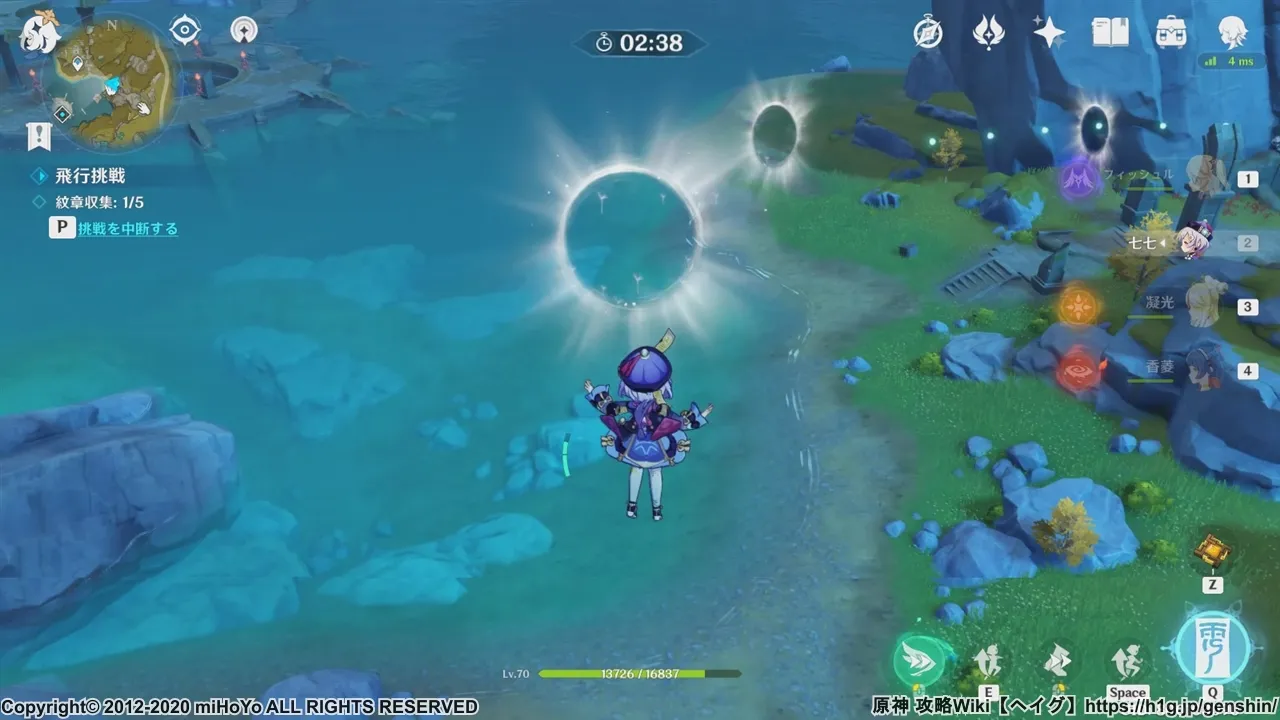This screenshot has width=1280, height=720.
Task: Open the inventory backpack icon
Action: 1171,34
